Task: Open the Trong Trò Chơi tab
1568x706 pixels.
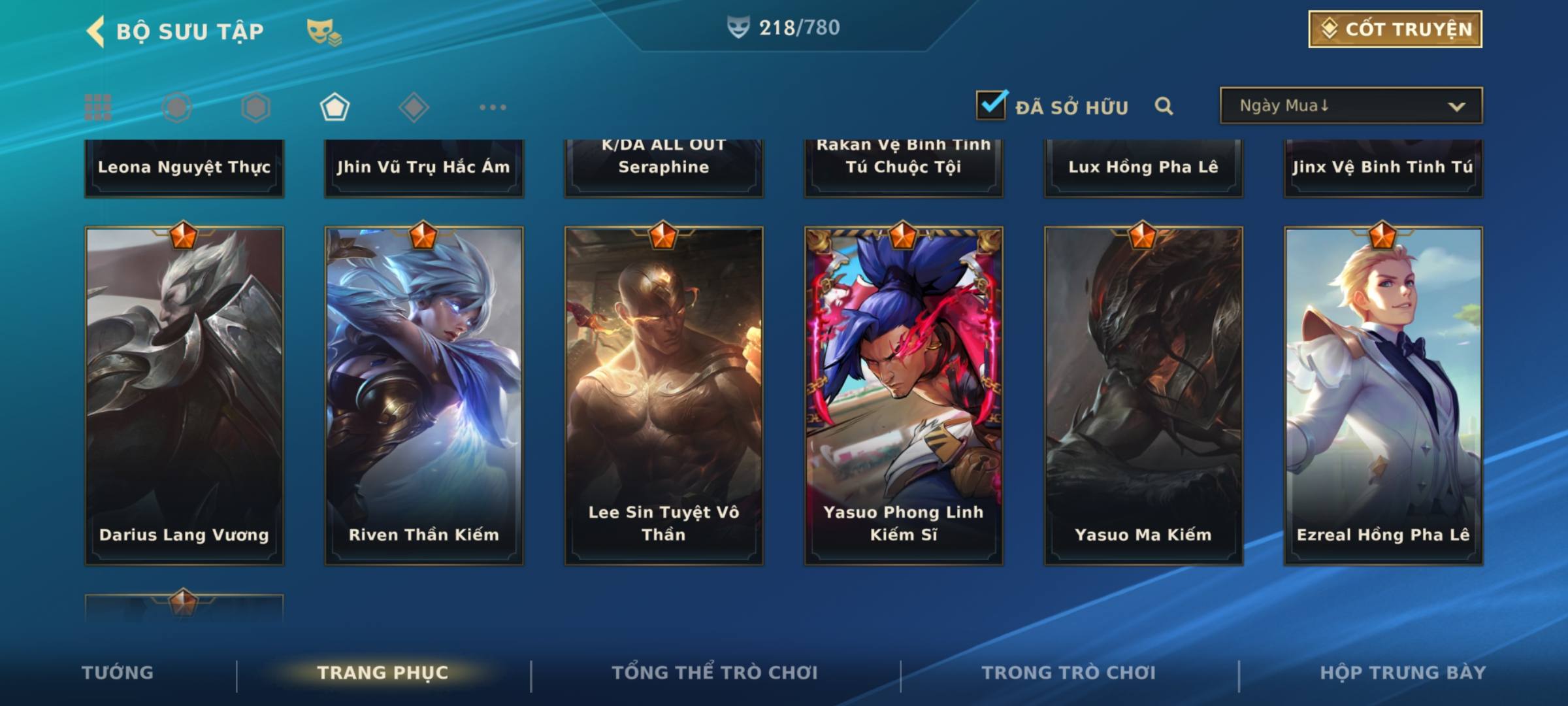Action: pos(1068,673)
